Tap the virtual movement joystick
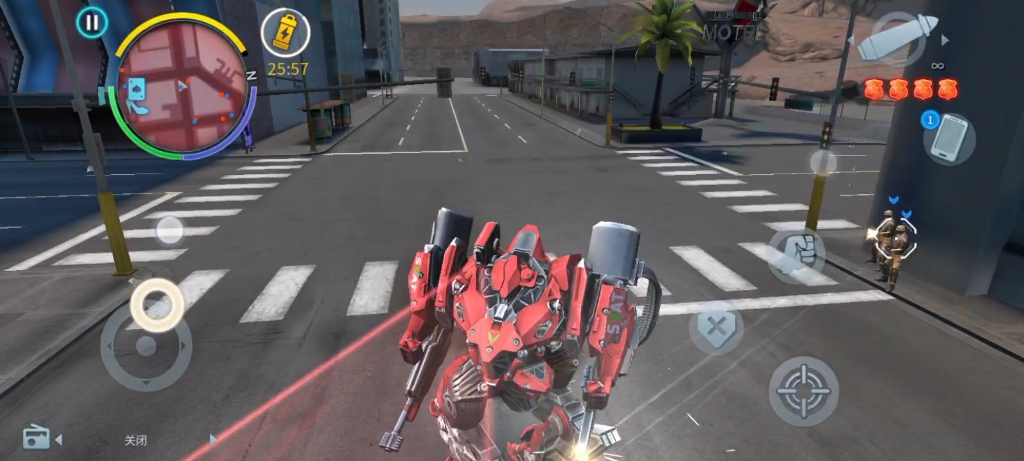1024x461 pixels. pos(146,347)
